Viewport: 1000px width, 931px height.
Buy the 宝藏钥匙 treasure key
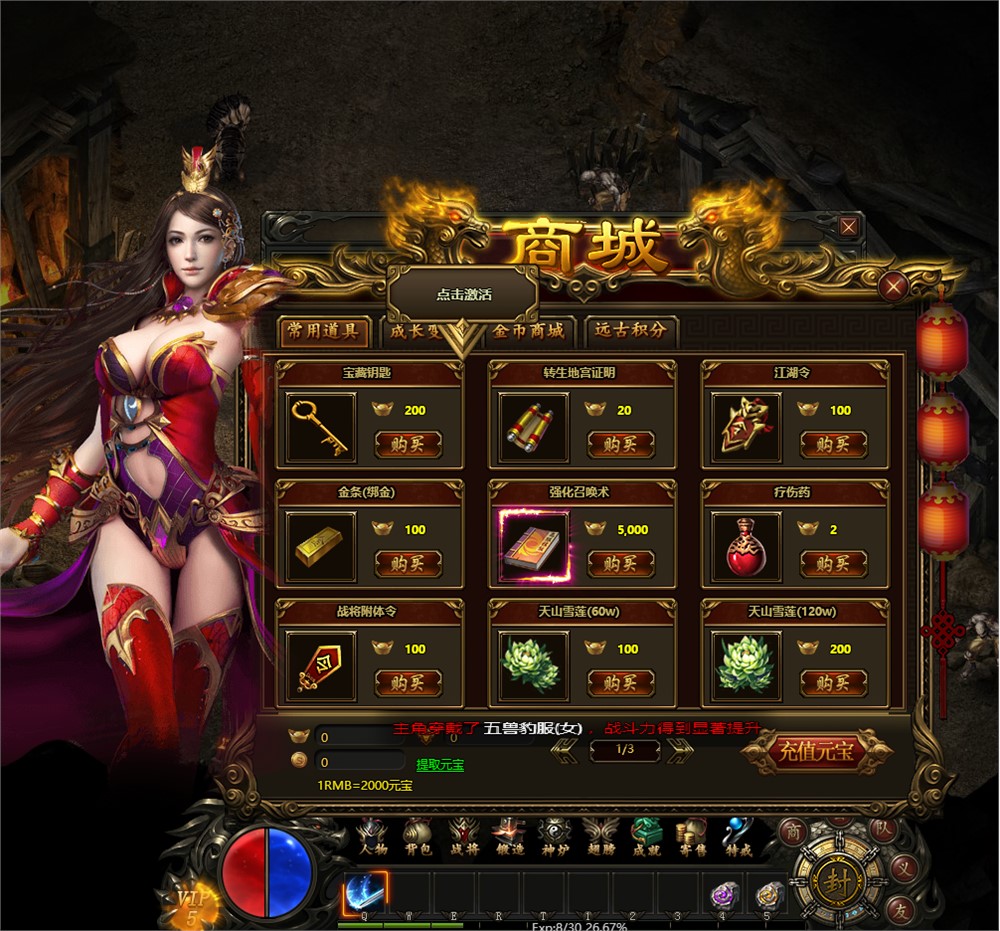(408, 444)
